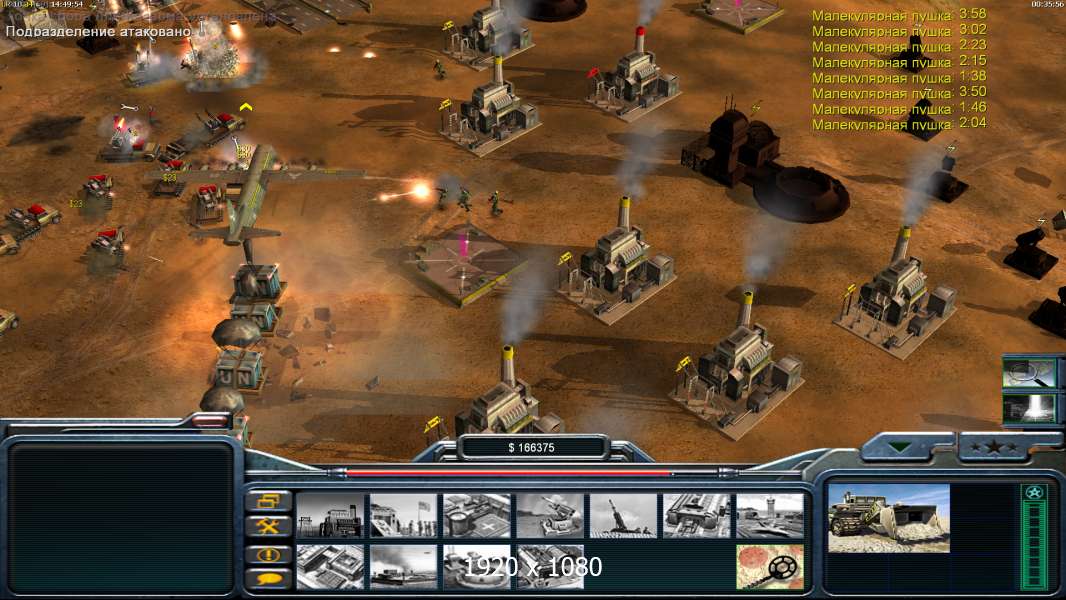Select the Fire Base artillery build icon
Image resolution: width=1066 pixels, height=600 pixels.
tap(623, 516)
